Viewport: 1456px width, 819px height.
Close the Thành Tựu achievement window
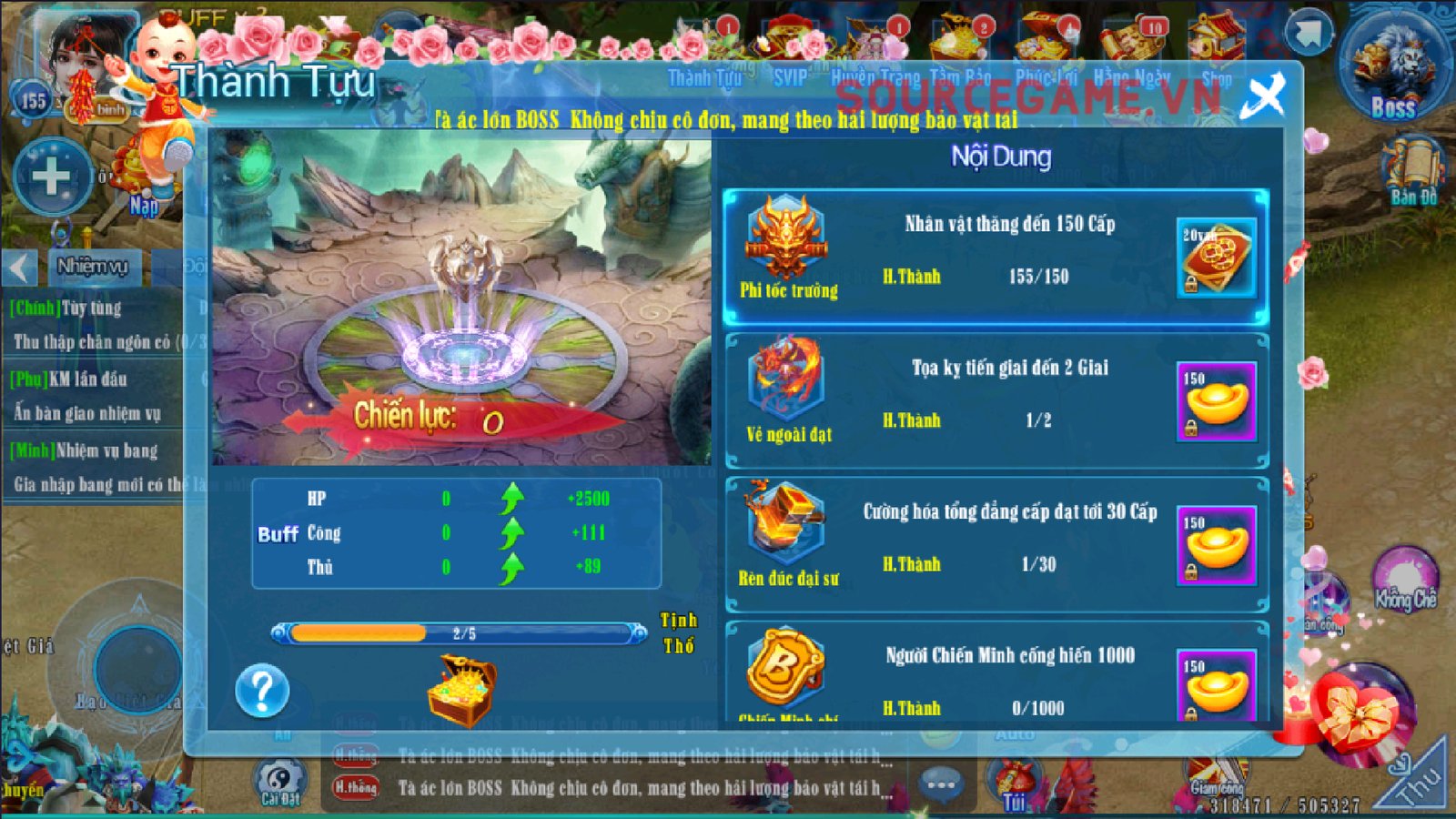pos(1264,95)
